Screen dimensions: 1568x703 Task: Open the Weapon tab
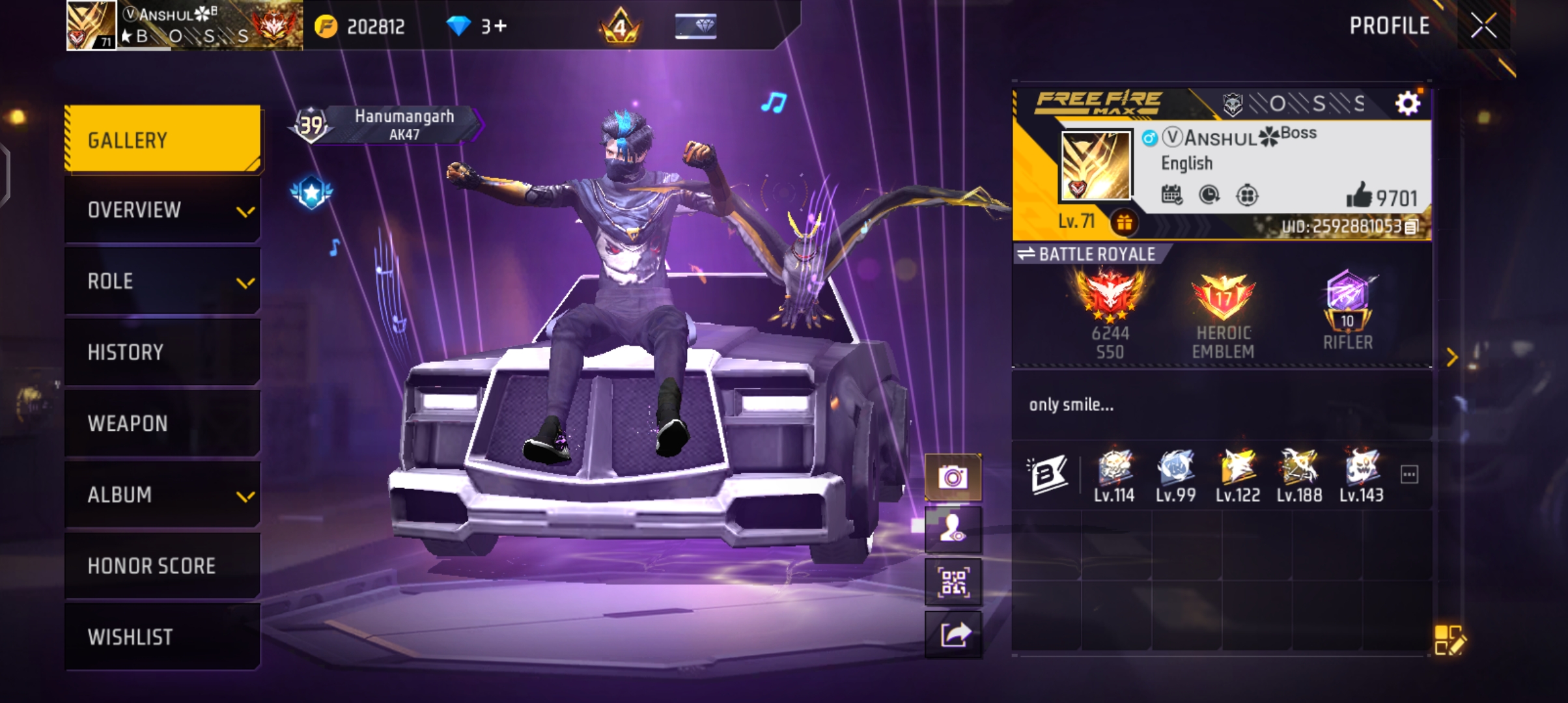pos(163,423)
